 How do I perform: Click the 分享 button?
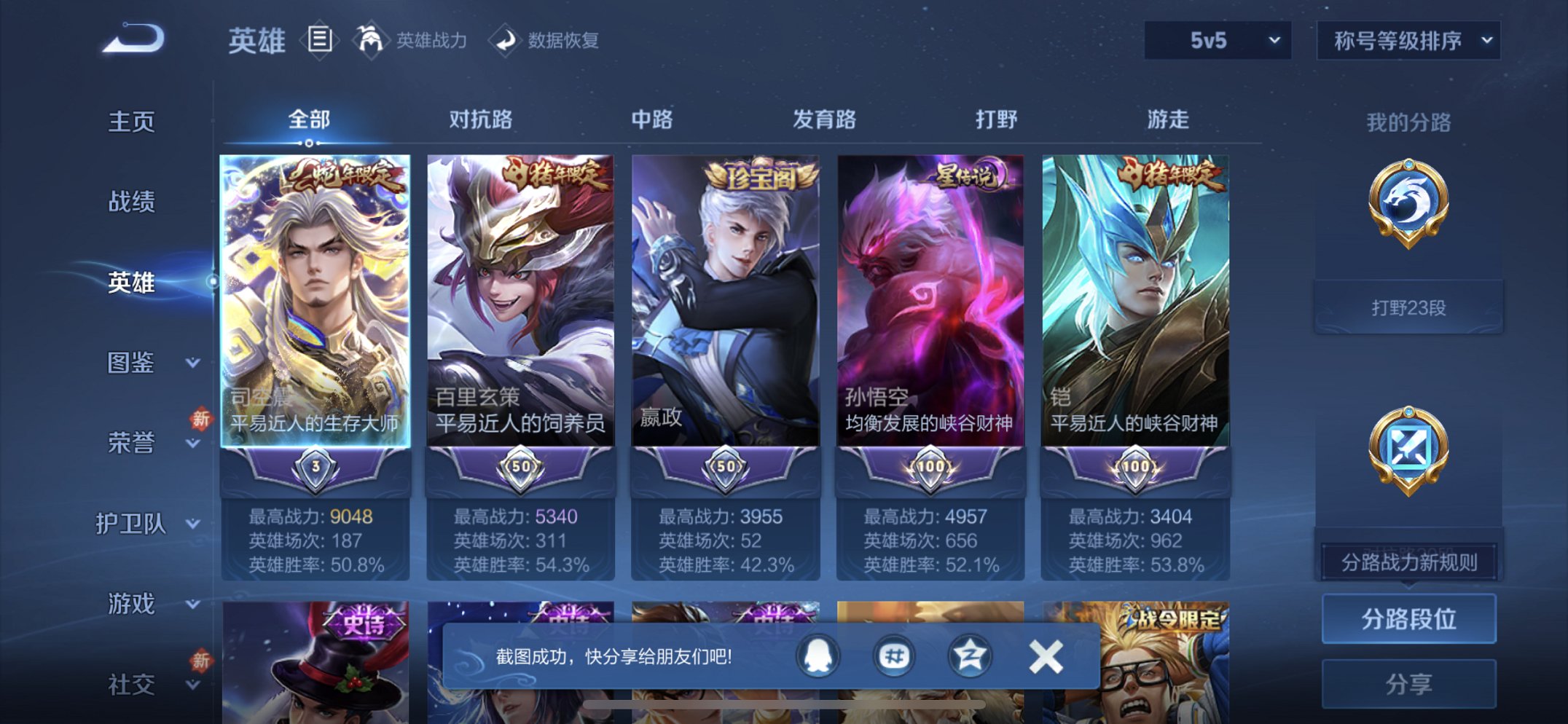tap(1408, 683)
